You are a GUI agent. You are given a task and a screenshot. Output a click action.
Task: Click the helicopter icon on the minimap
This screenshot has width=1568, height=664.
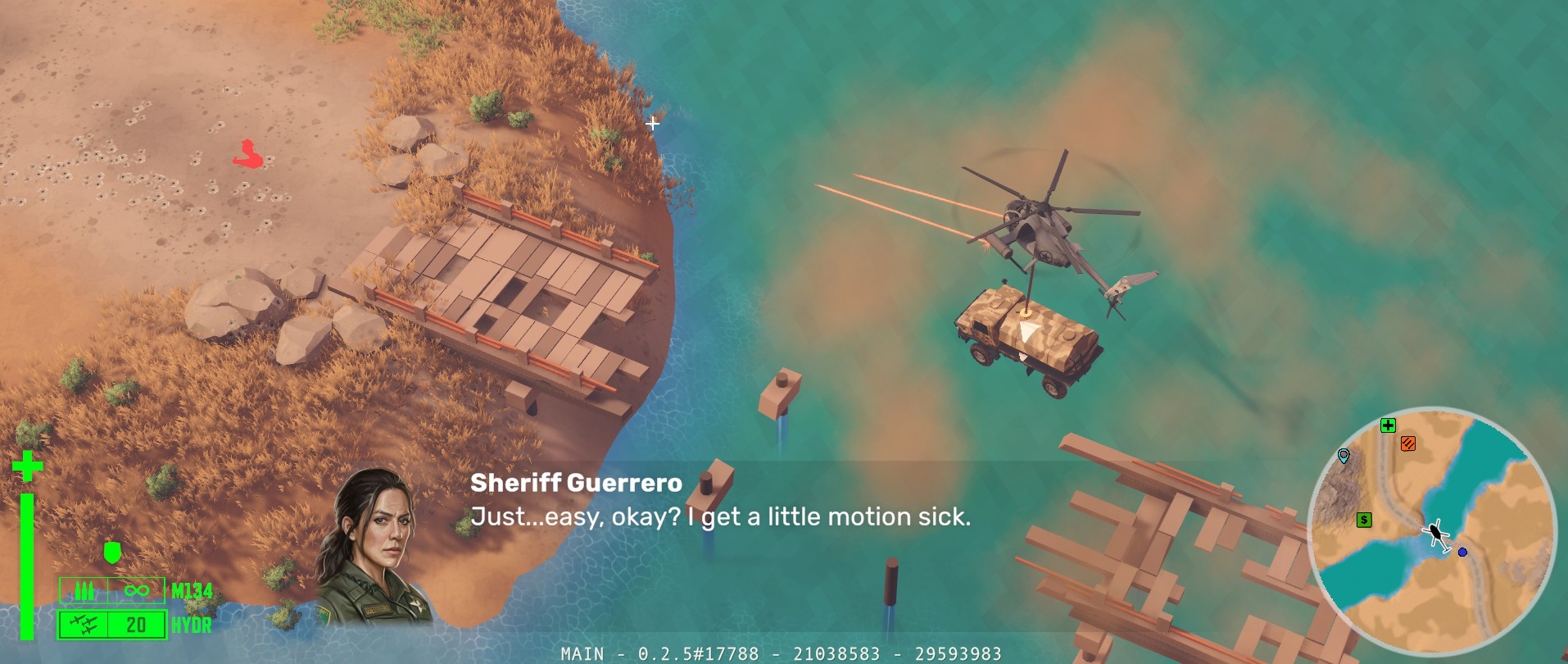[1436, 534]
